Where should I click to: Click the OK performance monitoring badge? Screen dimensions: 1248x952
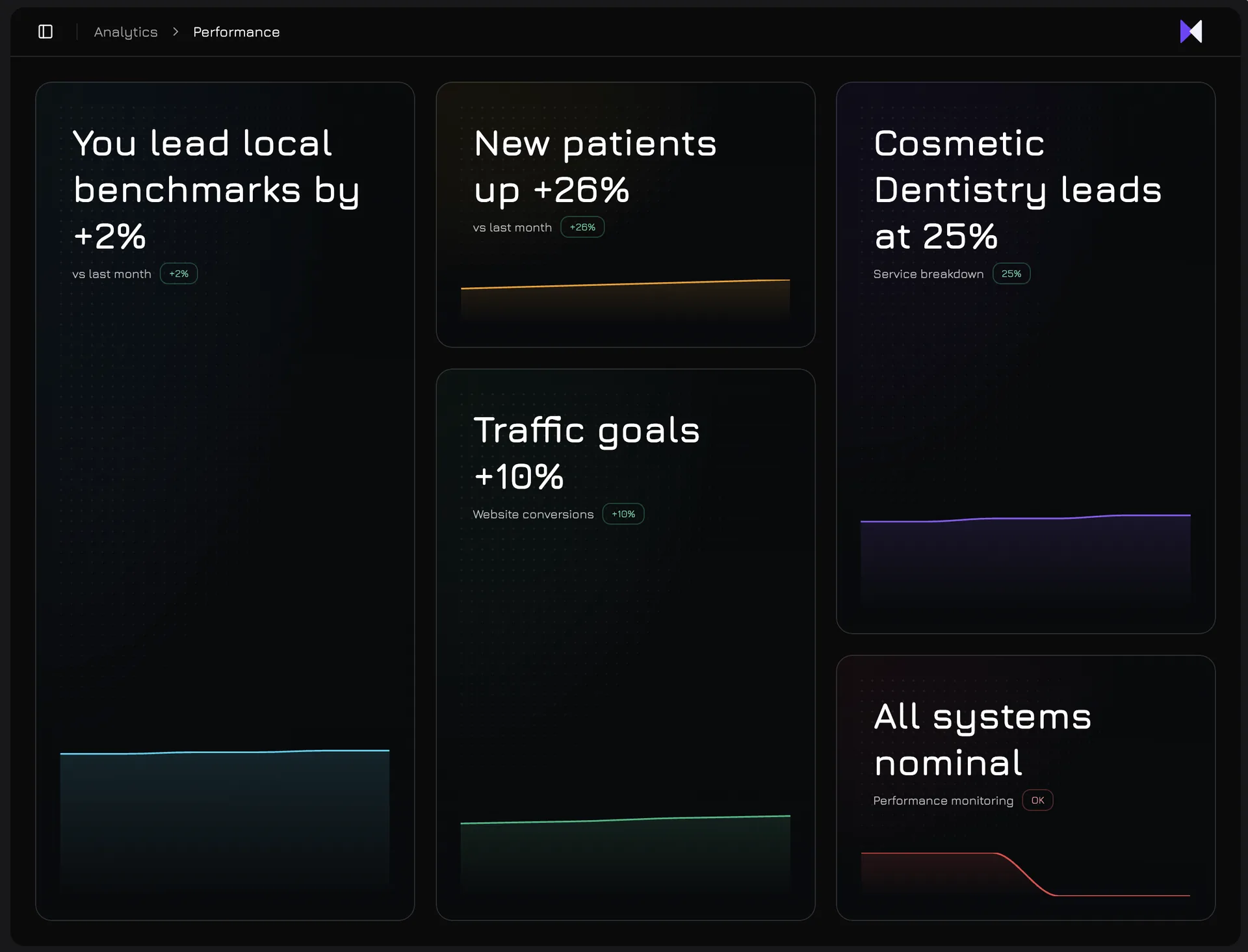tap(1037, 800)
